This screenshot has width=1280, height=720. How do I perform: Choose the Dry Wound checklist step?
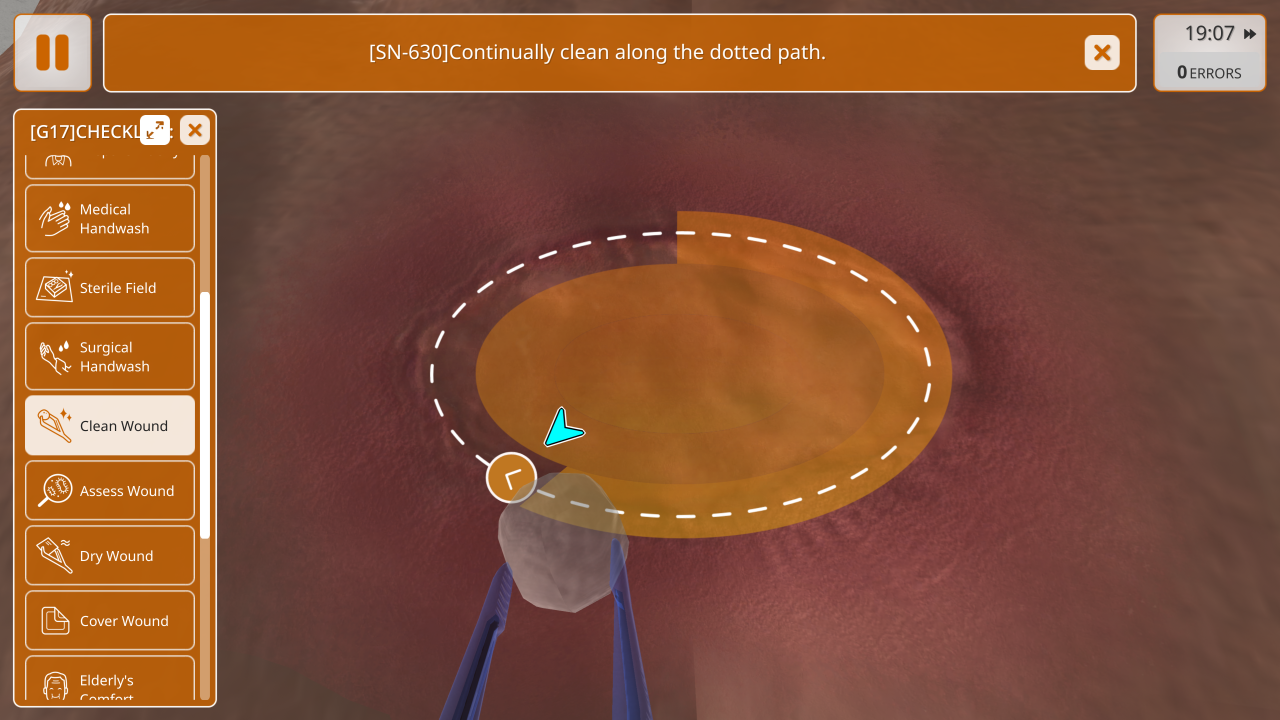[x=110, y=556]
